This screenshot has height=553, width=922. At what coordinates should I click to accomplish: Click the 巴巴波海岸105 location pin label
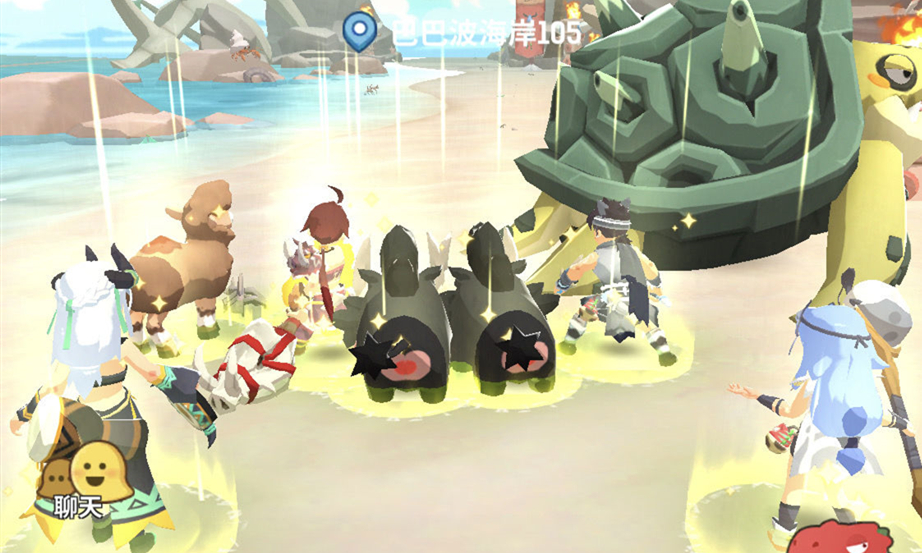(x=461, y=31)
